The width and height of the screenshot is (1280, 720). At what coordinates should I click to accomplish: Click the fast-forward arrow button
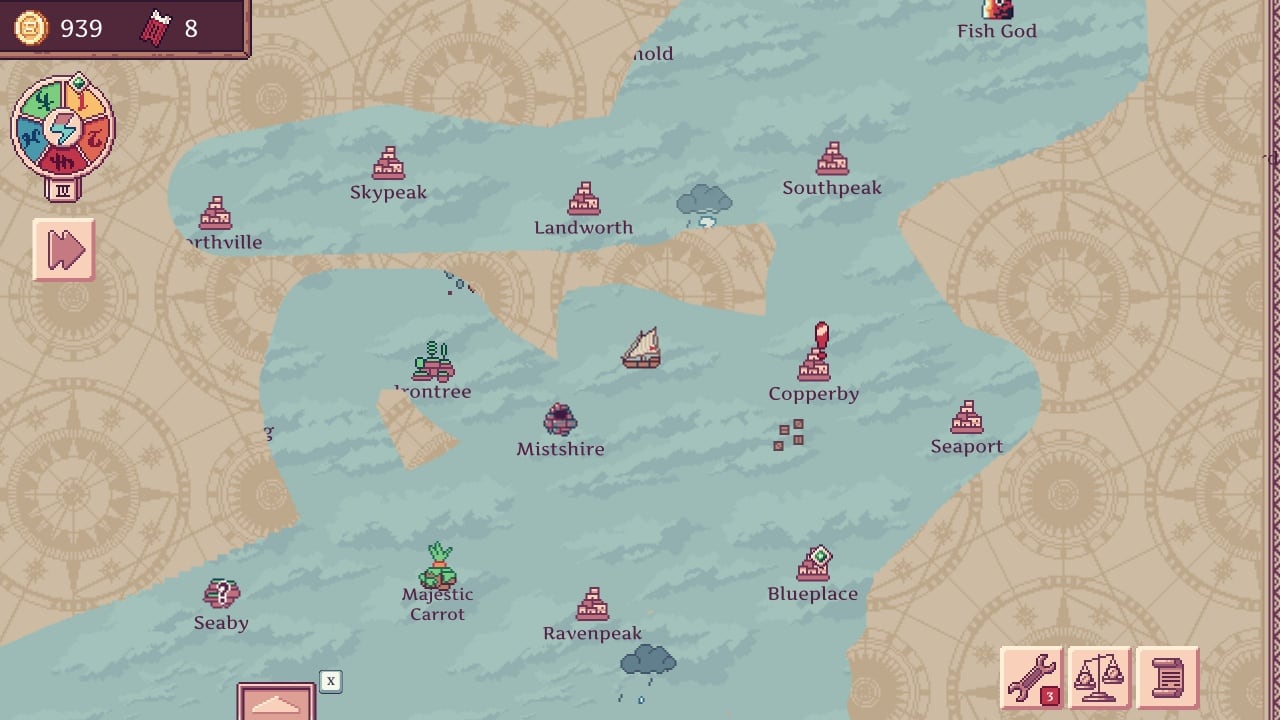tap(64, 249)
